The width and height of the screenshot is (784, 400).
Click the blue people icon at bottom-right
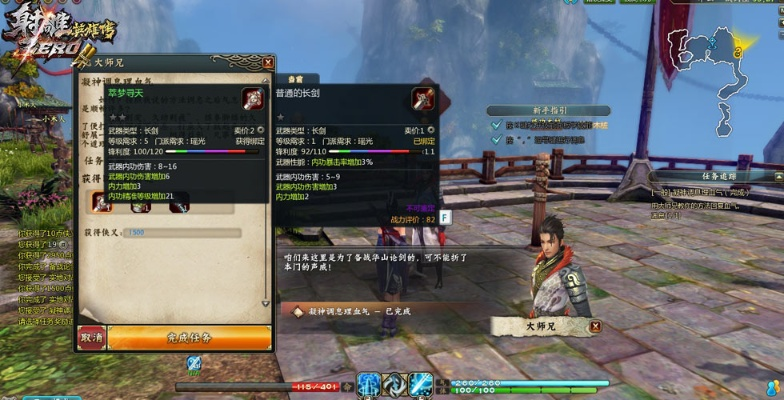click(x=773, y=388)
